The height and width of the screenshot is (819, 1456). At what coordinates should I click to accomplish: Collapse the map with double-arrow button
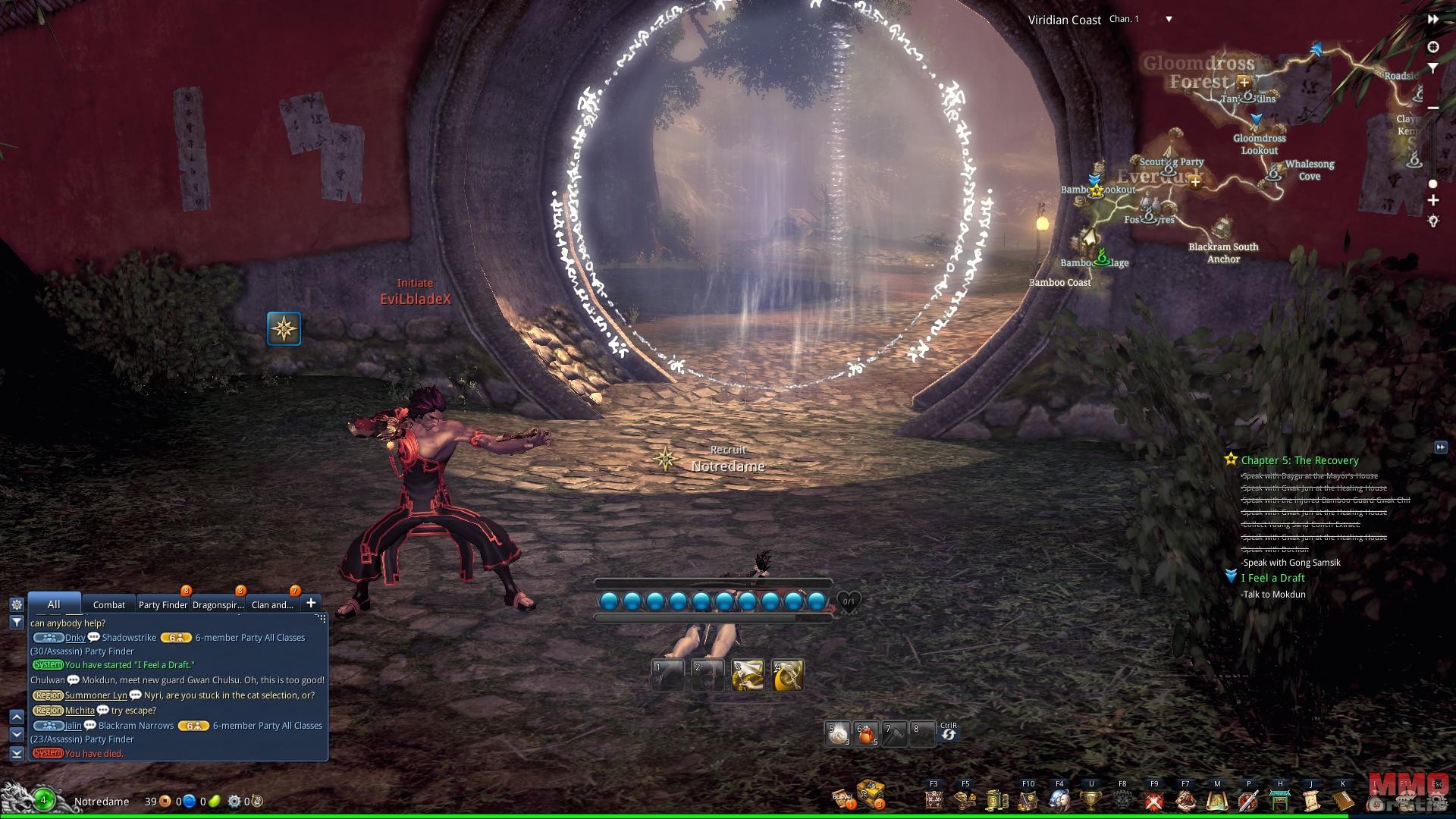(1432, 19)
